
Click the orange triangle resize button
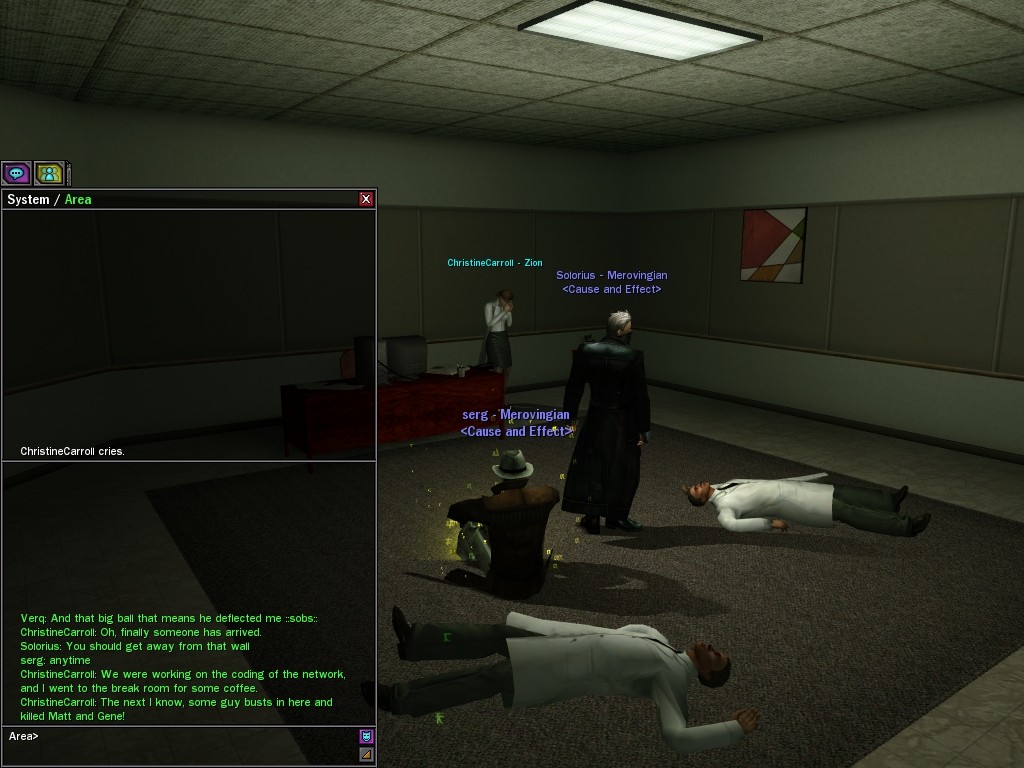(366, 754)
